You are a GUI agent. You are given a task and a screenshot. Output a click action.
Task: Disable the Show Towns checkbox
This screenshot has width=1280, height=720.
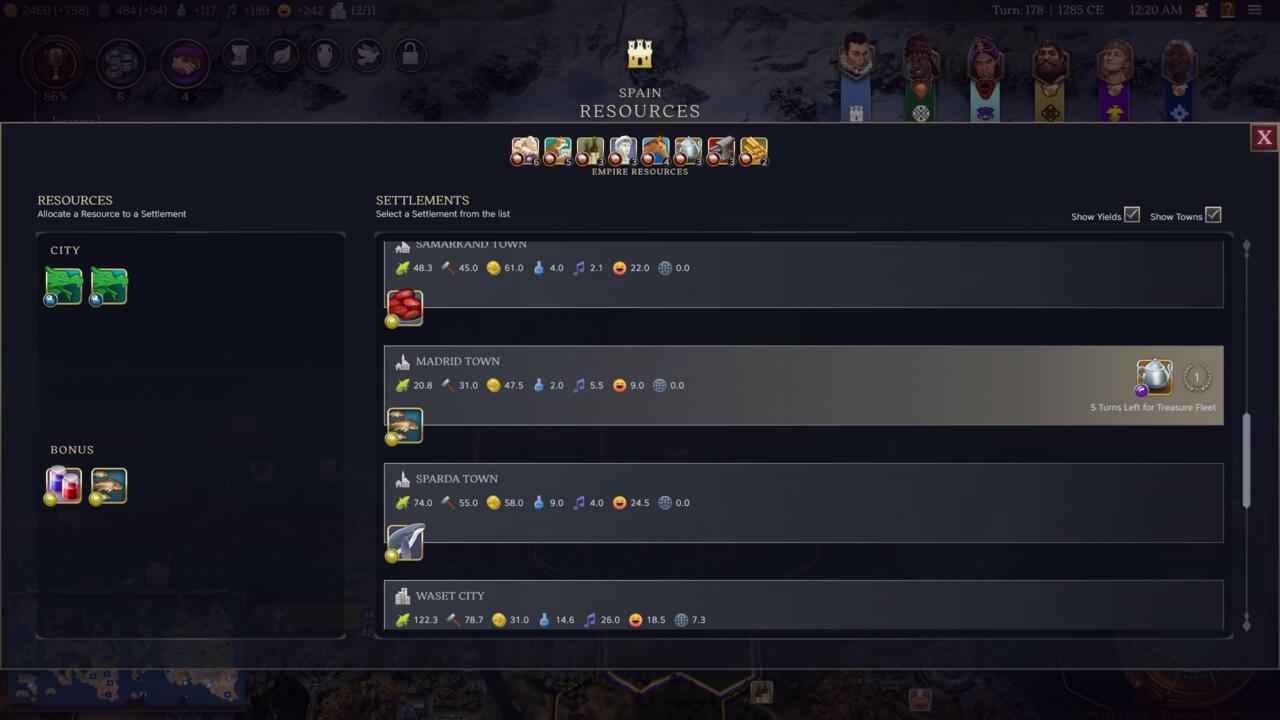click(x=1213, y=214)
